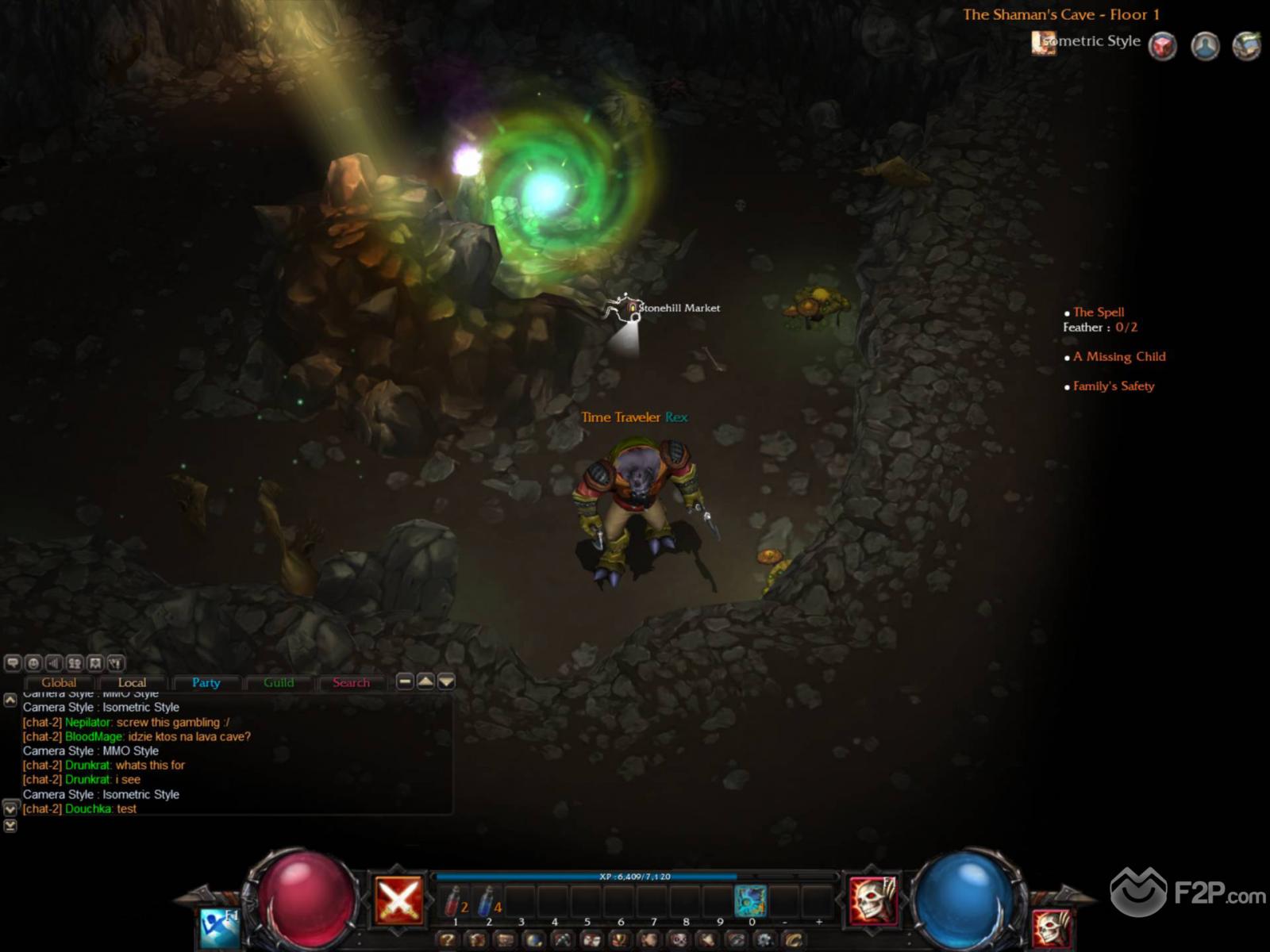
Task: Open the Local chat tab
Action: pyautogui.click(x=132, y=682)
